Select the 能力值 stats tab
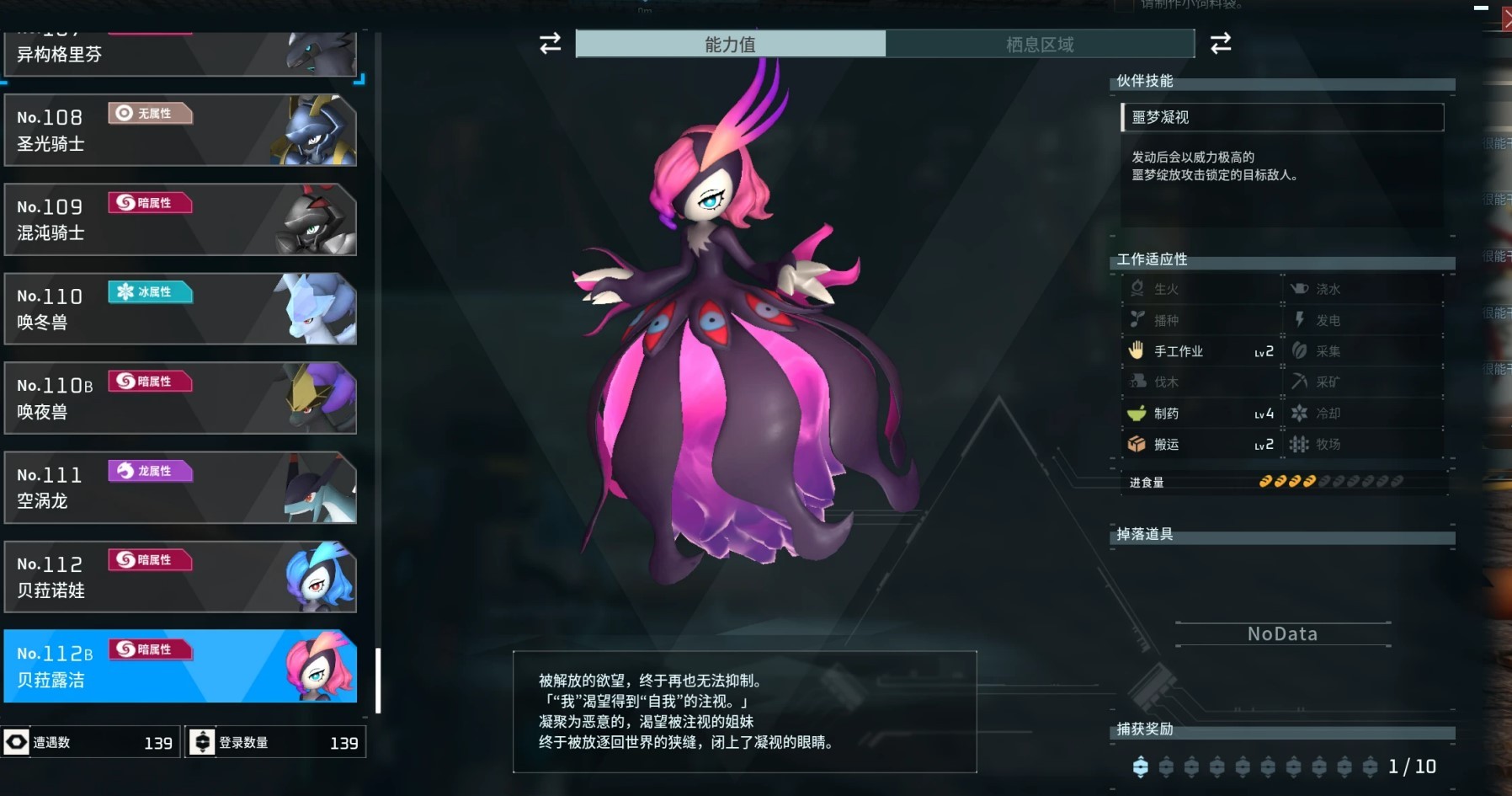This screenshot has width=1512, height=796. click(729, 44)
